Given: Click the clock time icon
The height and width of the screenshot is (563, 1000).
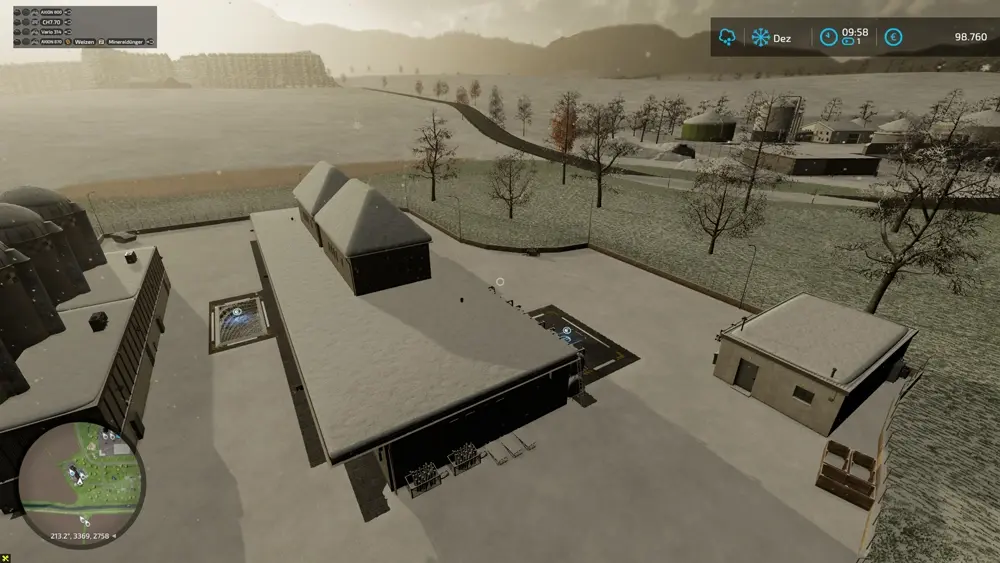Looking at the screenshot, I should [x=829, y=37].
